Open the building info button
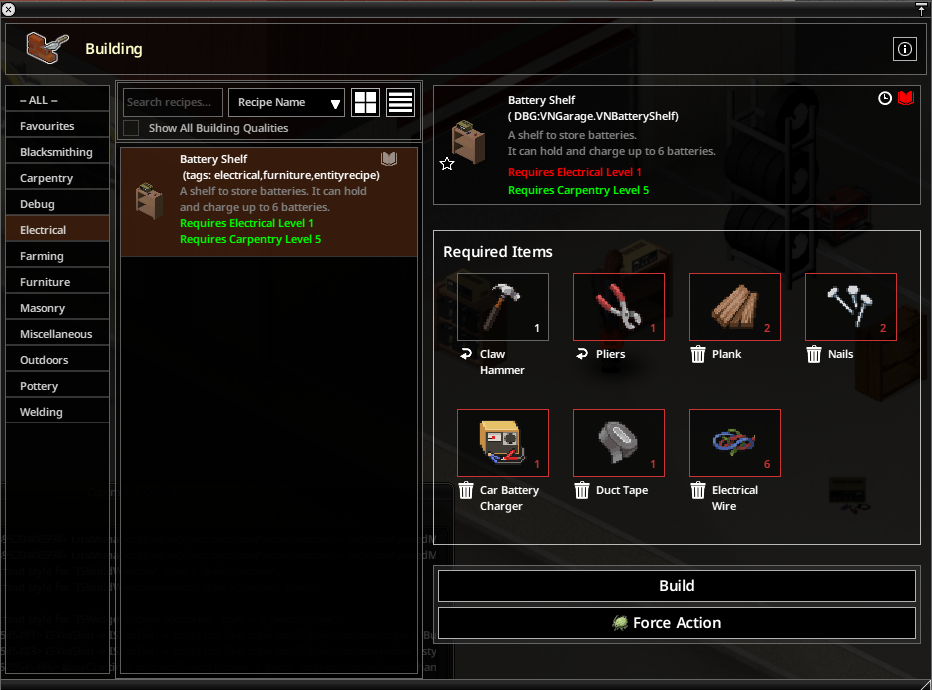Image resolution: width=932 pixels, height=690 pixels. [904, 49]
